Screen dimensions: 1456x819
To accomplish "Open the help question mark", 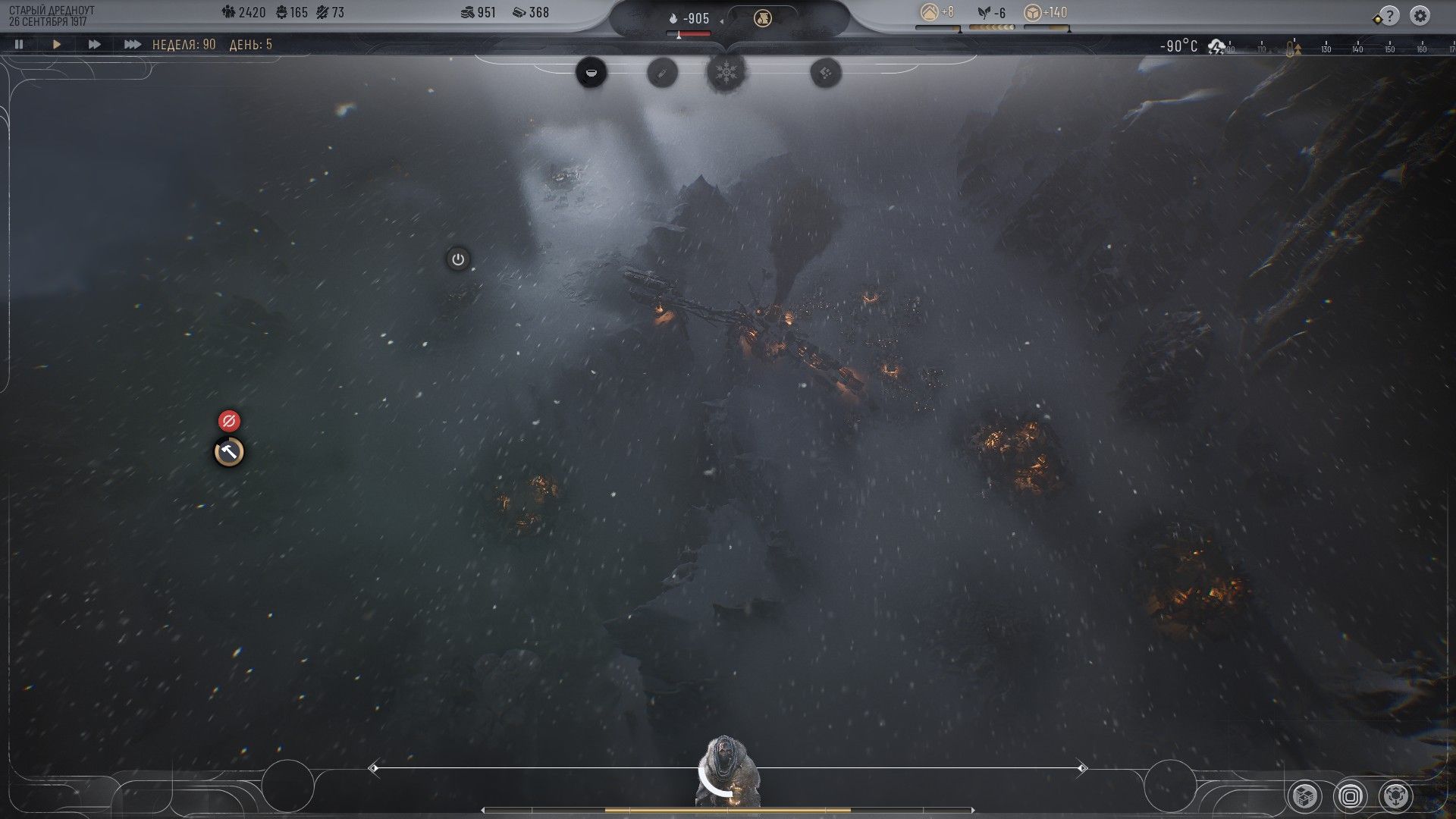I will tap(1389, 16).
